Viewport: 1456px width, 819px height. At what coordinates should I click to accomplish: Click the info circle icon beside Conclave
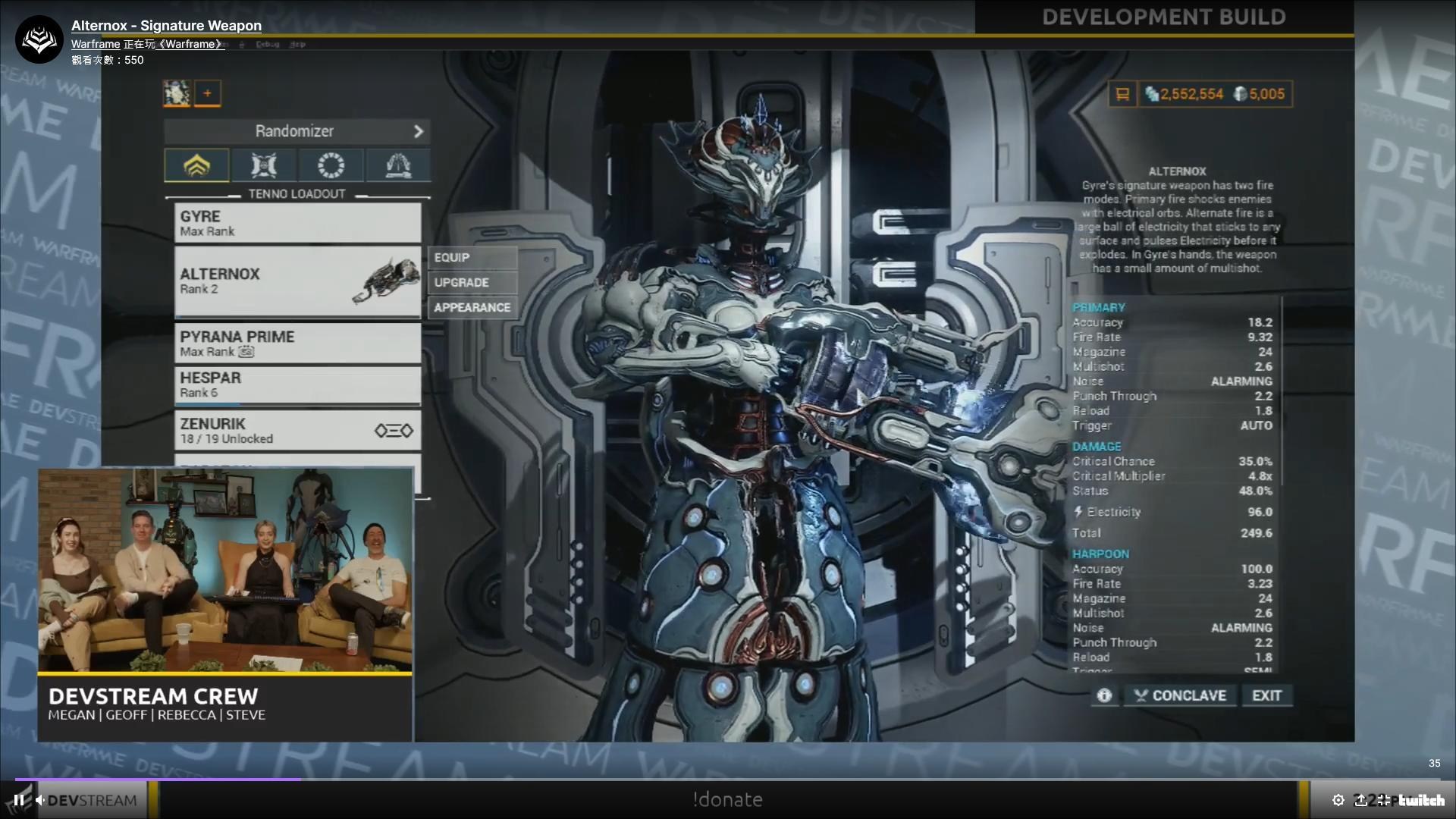[1103, 695]
